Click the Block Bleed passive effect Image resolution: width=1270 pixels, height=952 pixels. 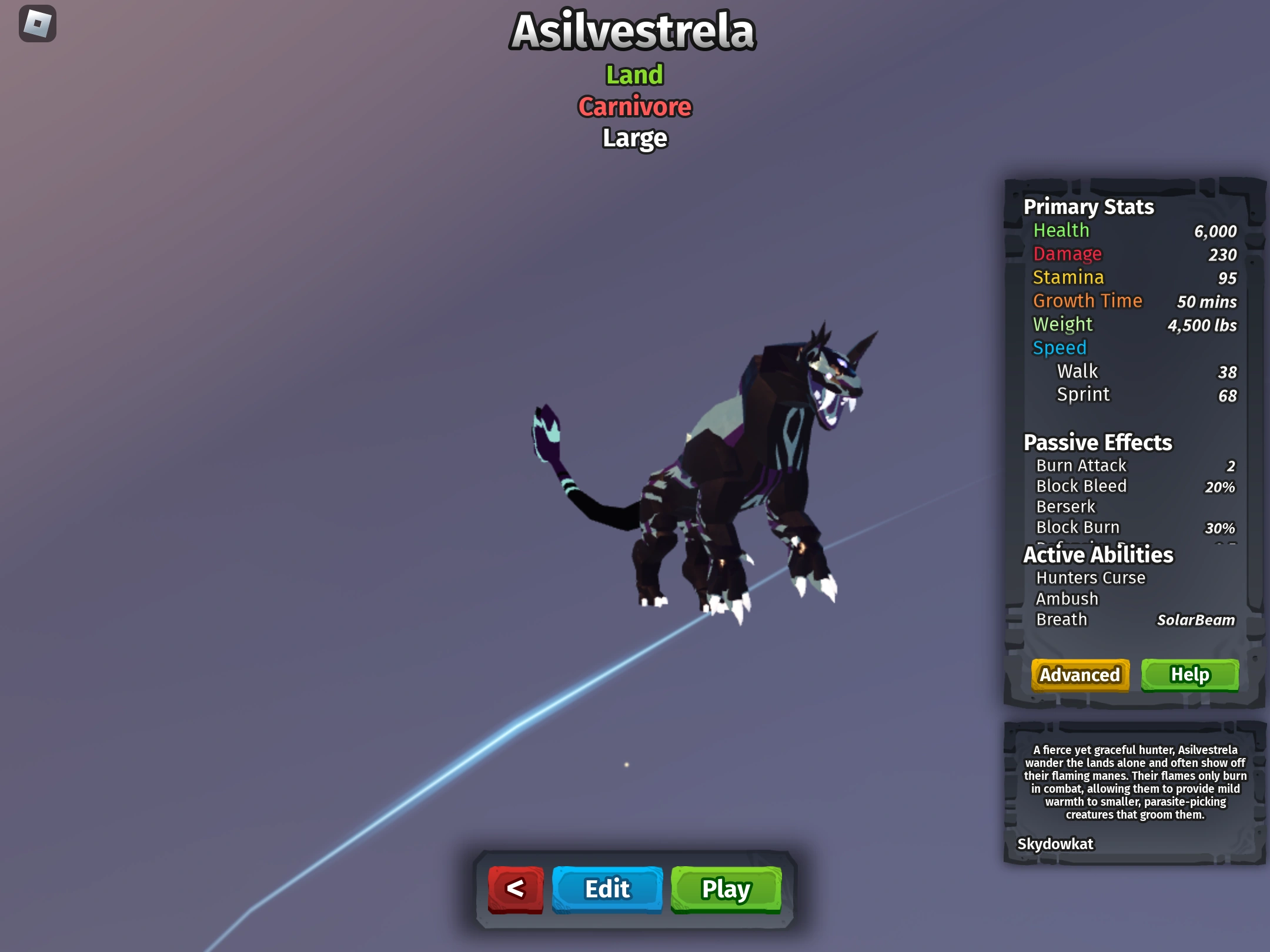click(1081, 486)
